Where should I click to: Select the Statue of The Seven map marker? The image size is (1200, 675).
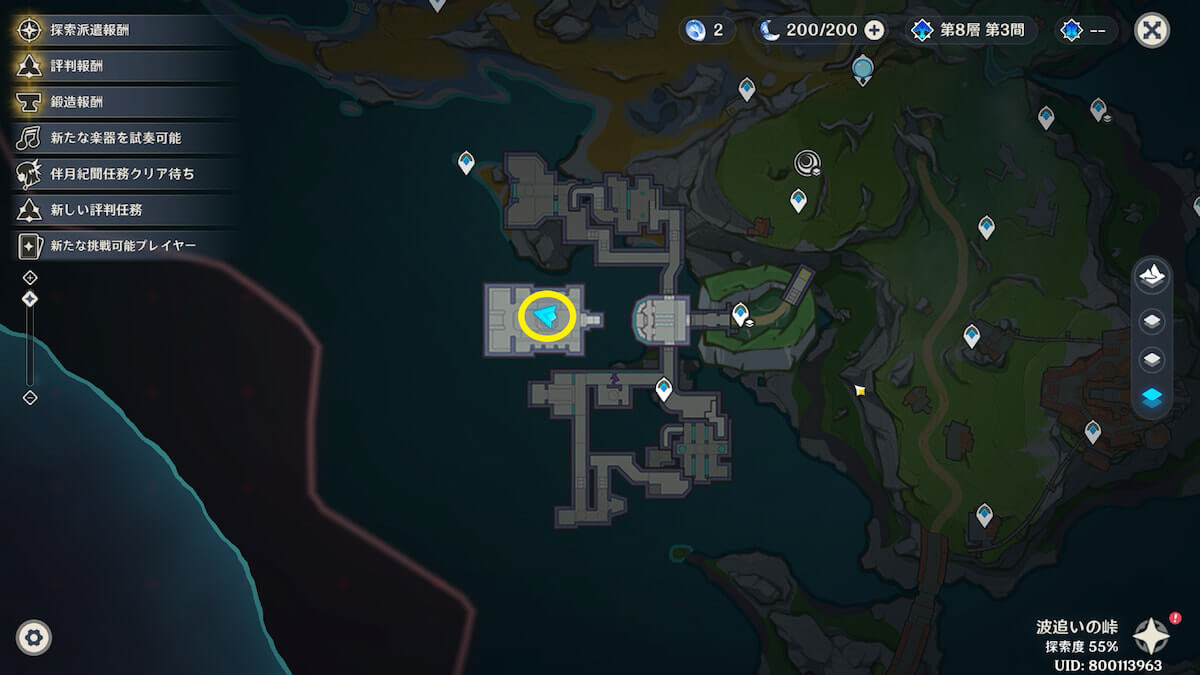pos(863,70)
